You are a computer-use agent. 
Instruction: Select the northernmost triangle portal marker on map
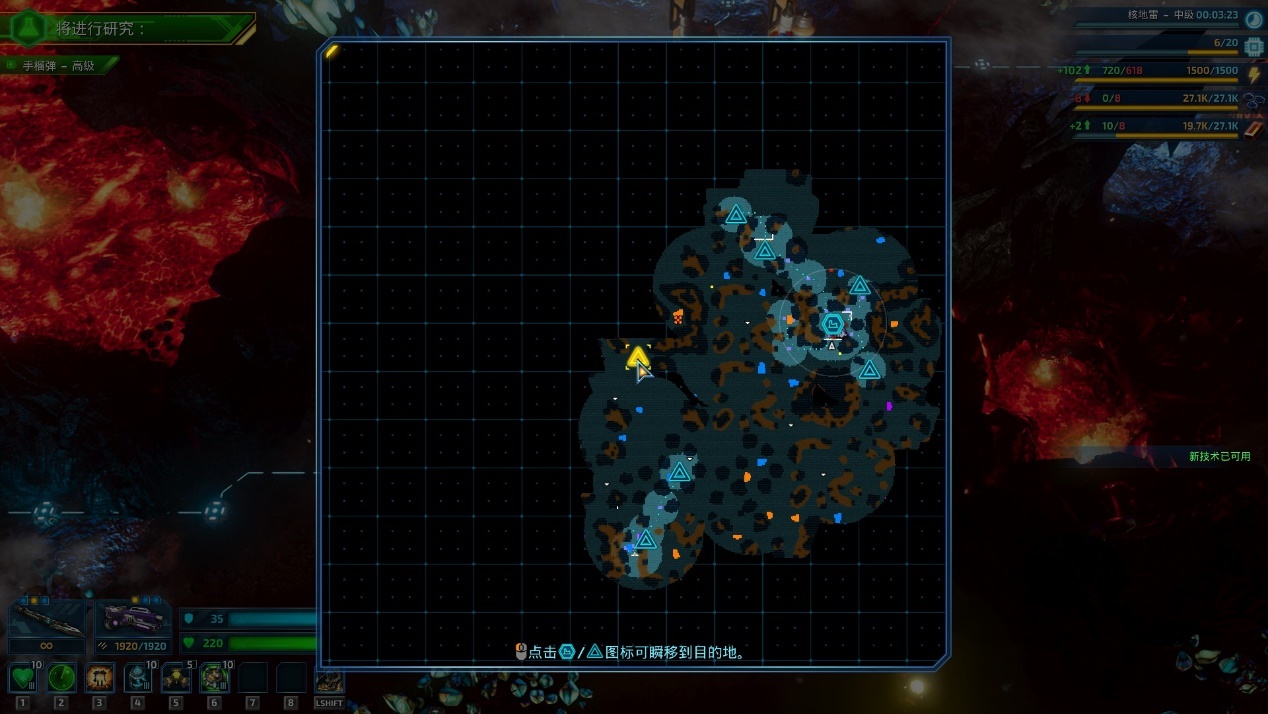736,214
